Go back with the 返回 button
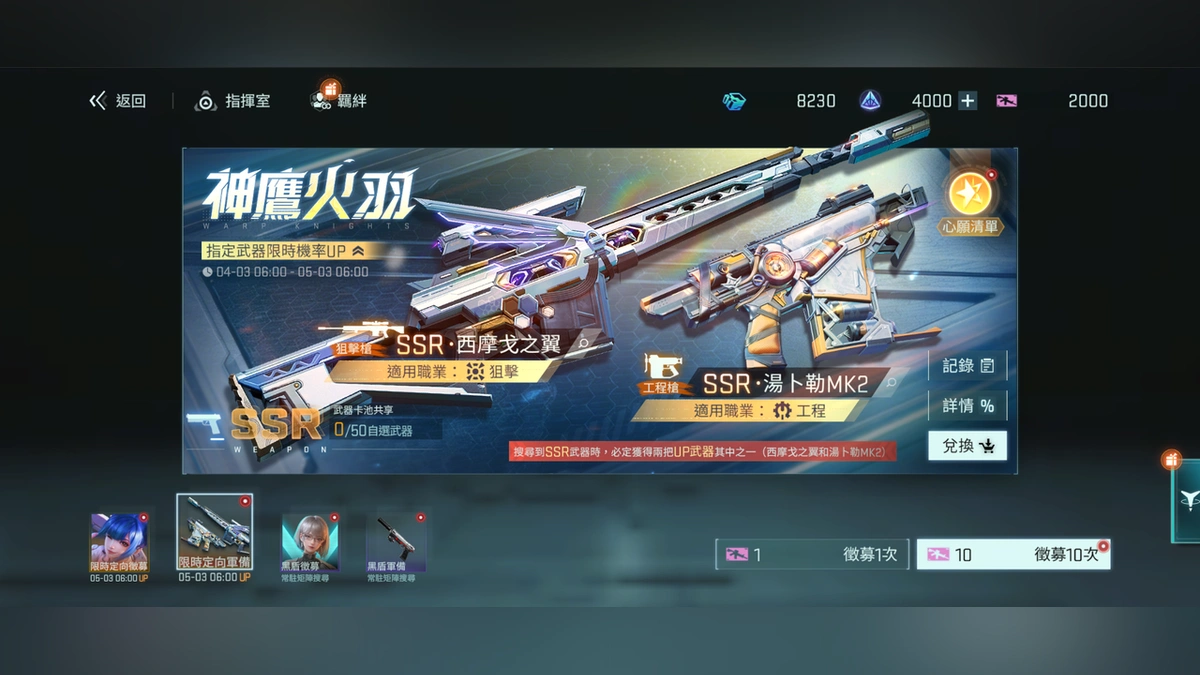1200x675 pixels. coord(118,101)
